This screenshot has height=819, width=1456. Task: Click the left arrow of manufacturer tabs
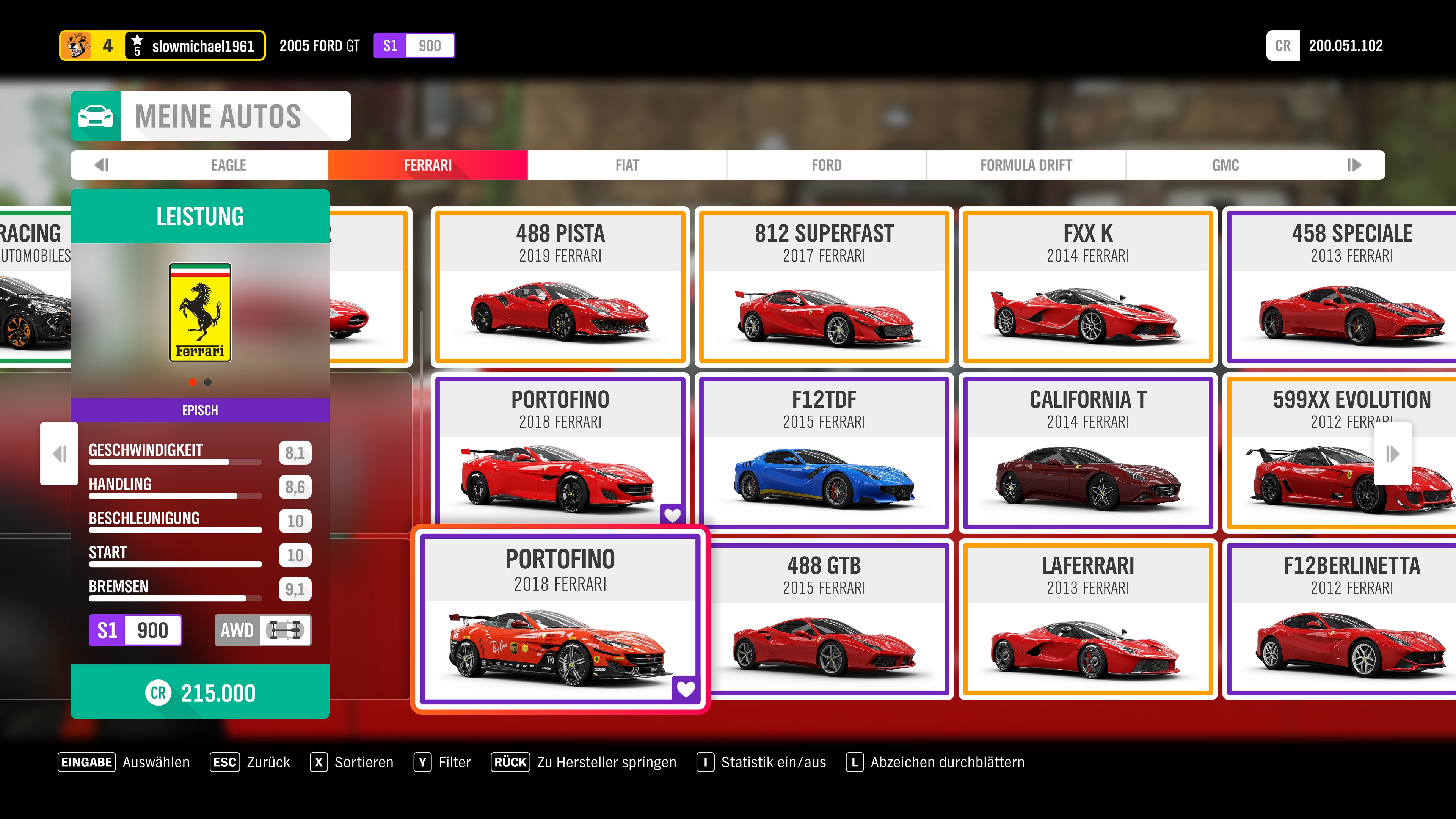pos(102,165)
